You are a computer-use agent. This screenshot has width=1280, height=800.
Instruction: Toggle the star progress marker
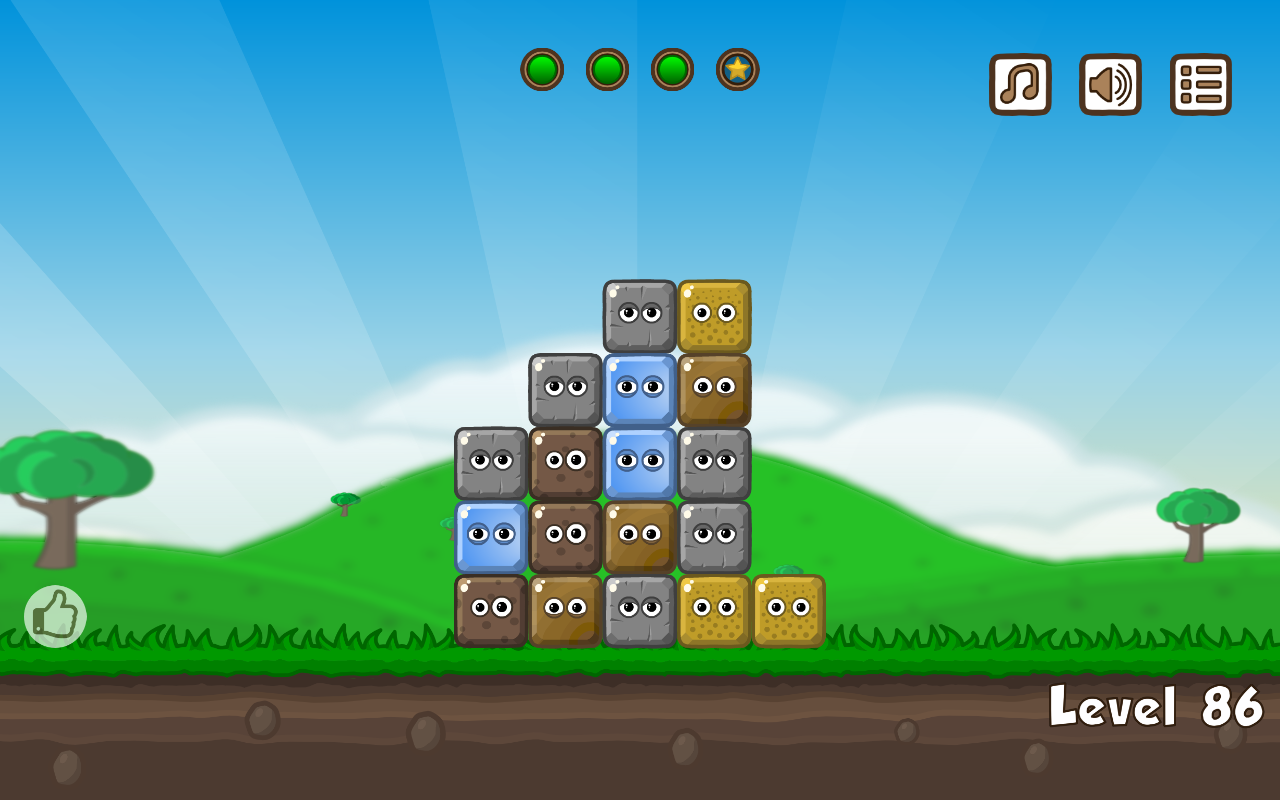[x=738, y=70]
